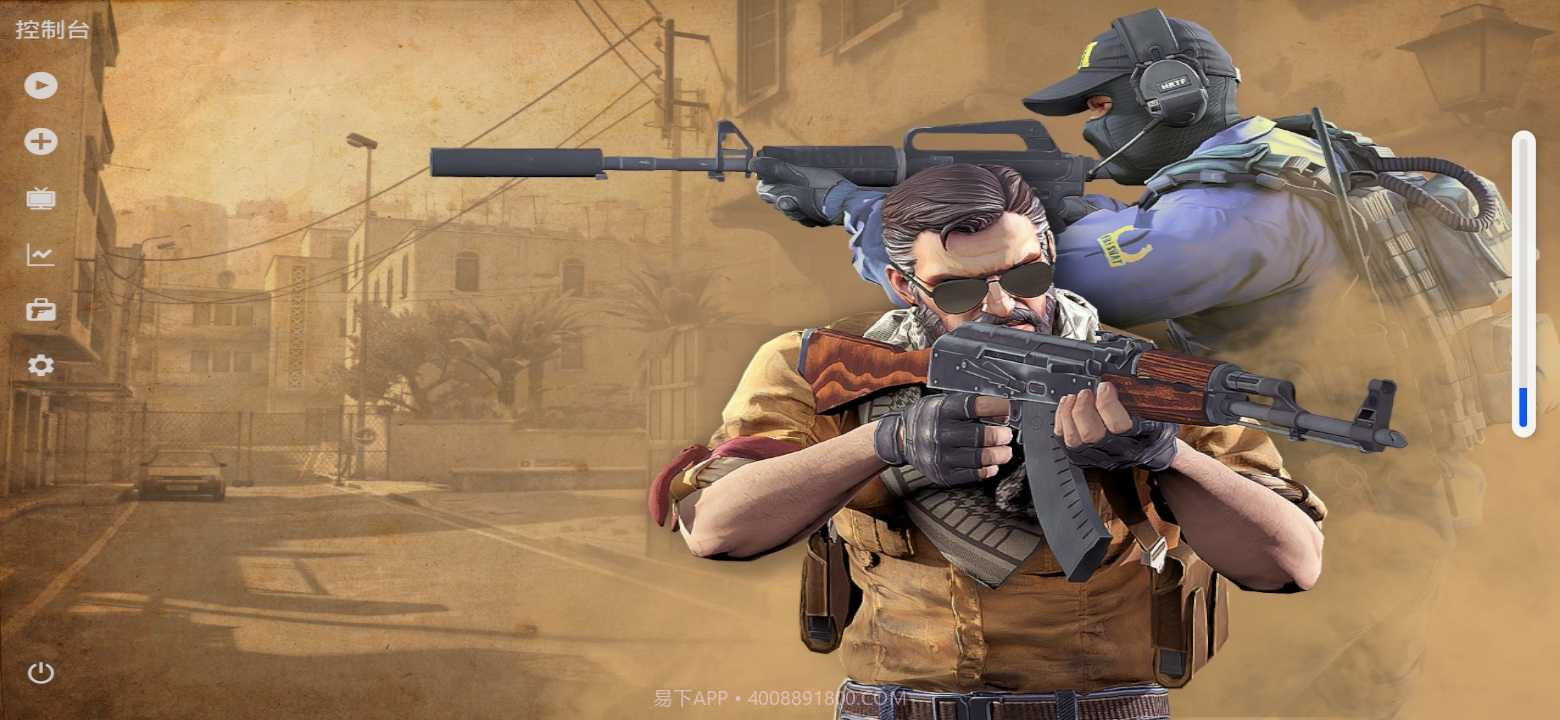Show the line chart stats icon

tap(41, 255)
